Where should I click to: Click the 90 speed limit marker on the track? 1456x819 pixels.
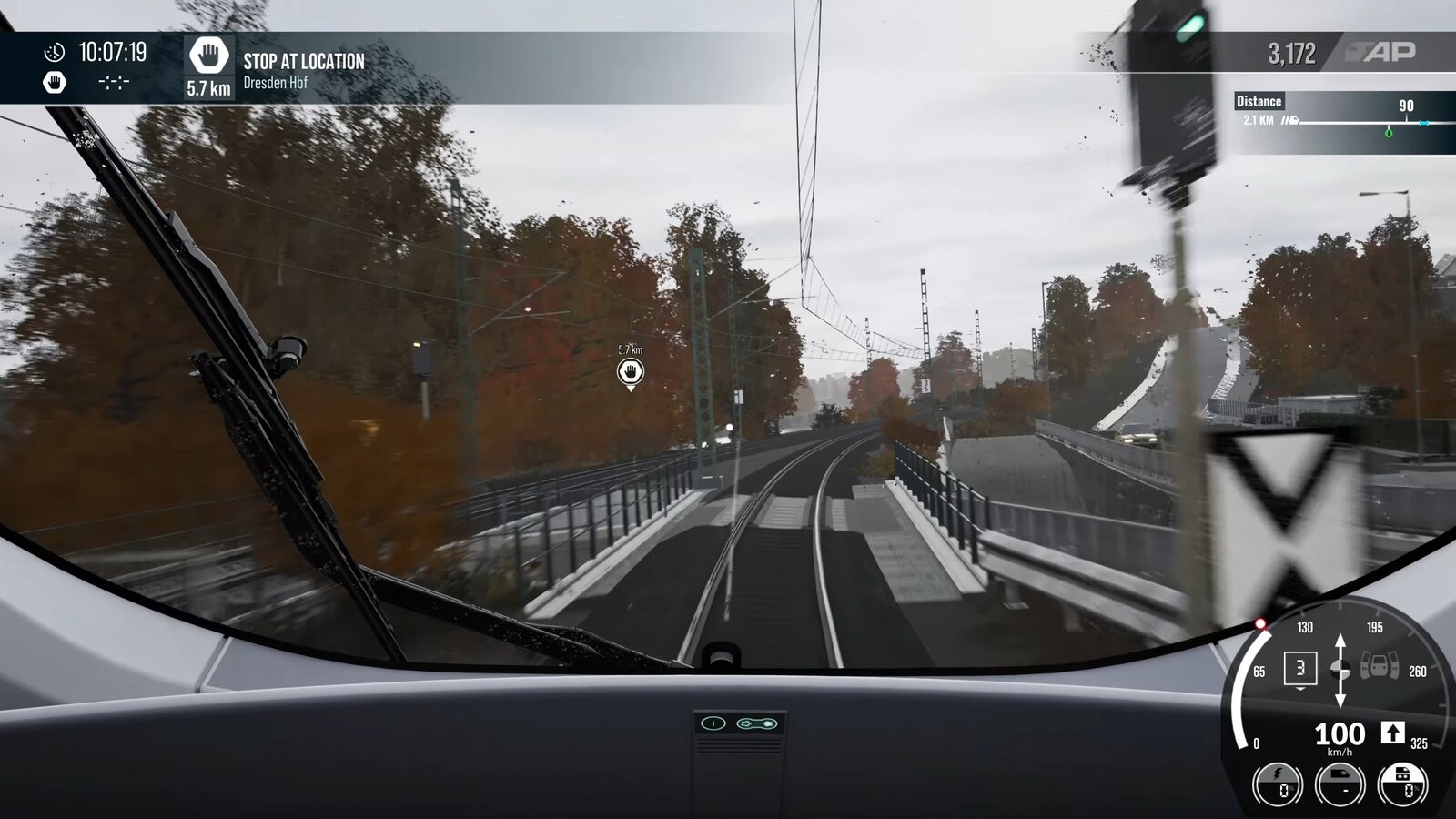click(1406, 106)
